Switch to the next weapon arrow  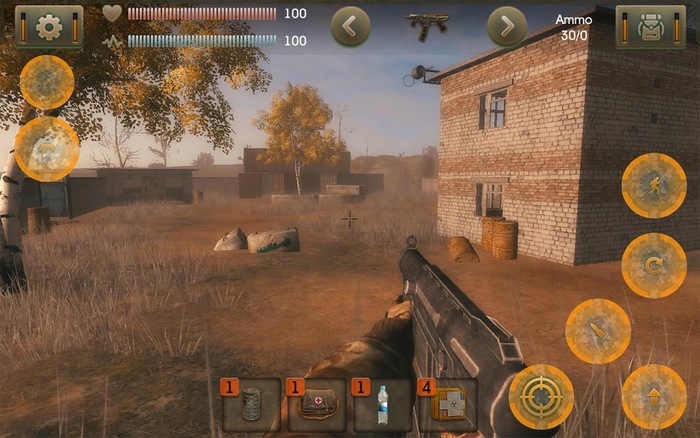(507, 27)
